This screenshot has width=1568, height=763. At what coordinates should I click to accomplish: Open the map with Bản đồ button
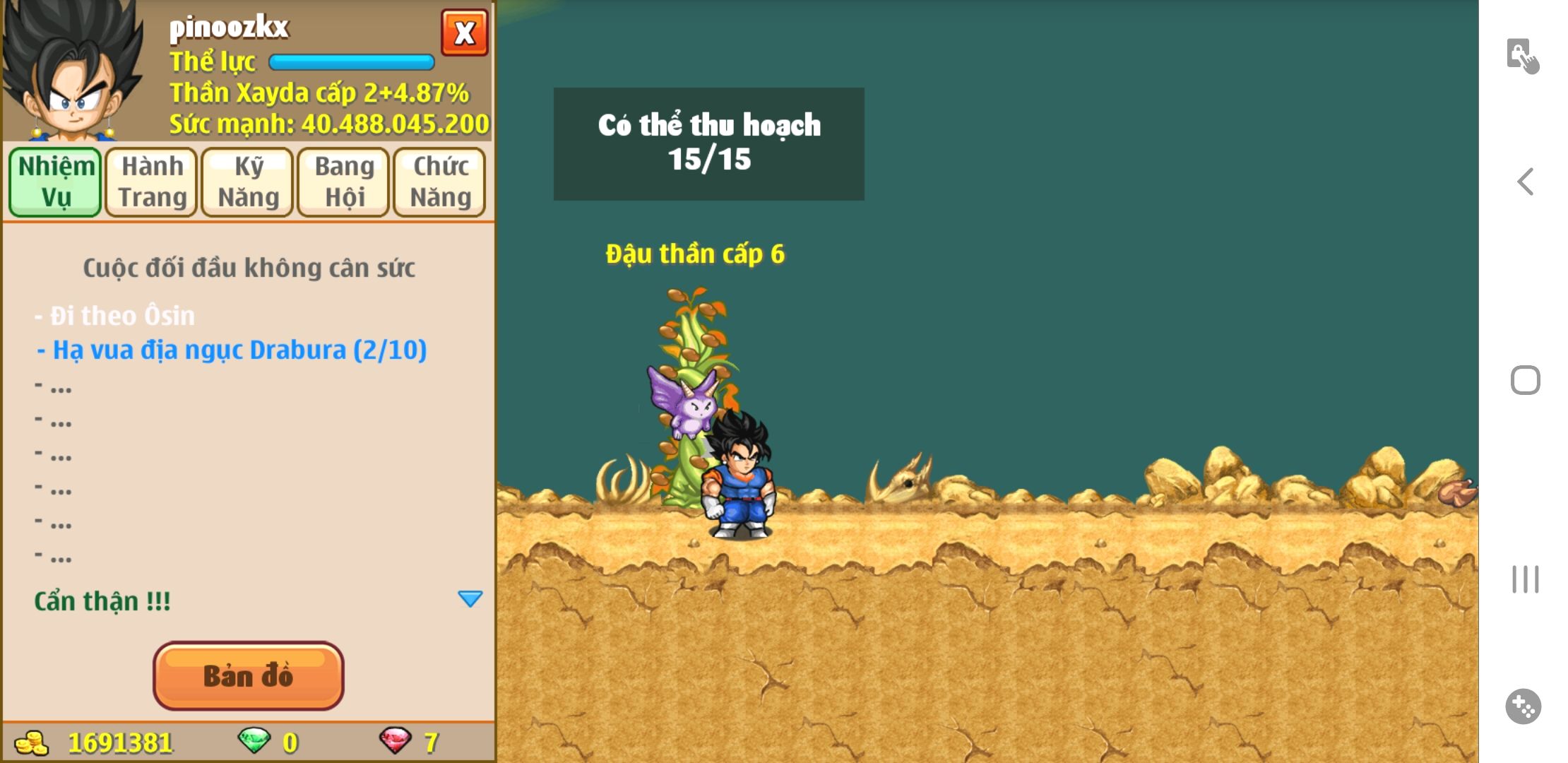(x=248, y=675)
